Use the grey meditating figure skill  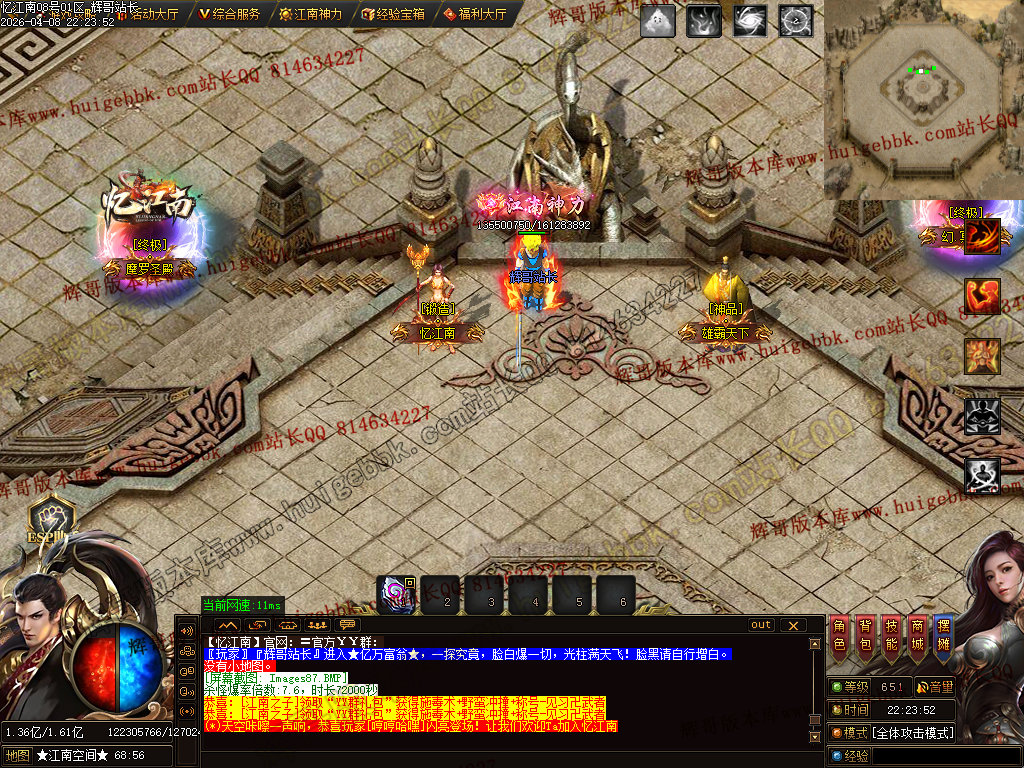click(x=982, y=475)
